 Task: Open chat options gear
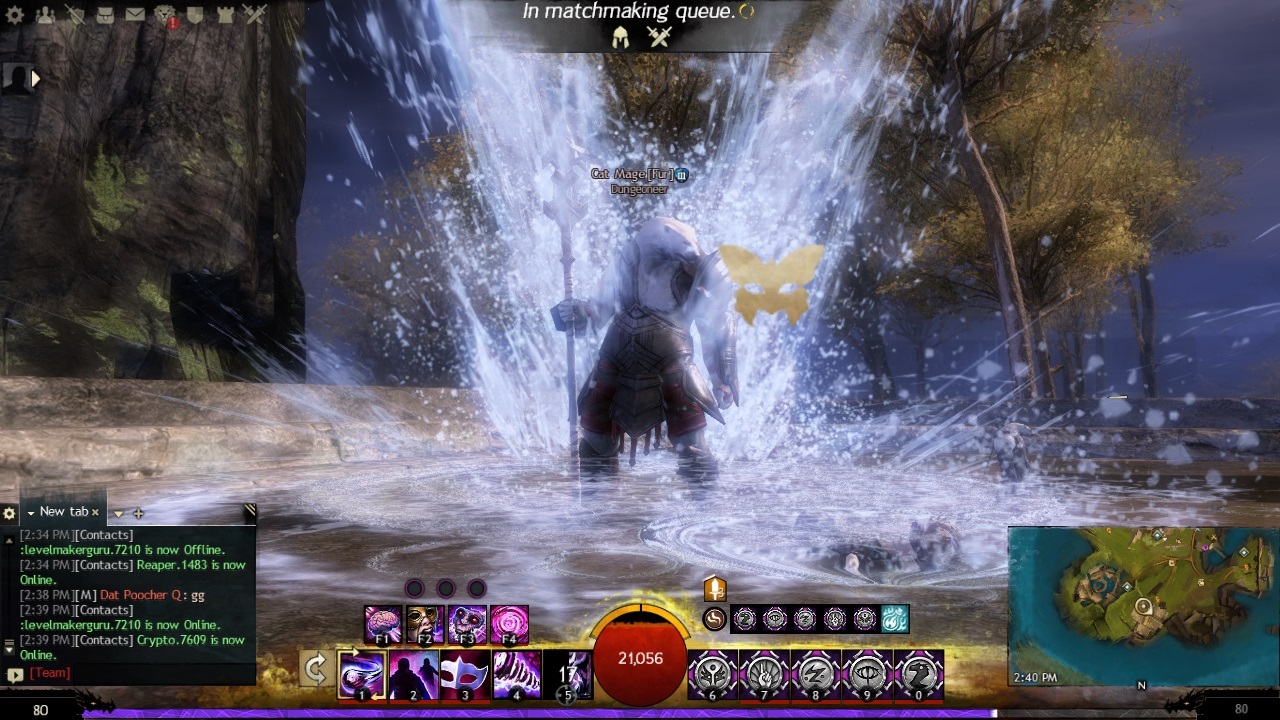point(9,513)
